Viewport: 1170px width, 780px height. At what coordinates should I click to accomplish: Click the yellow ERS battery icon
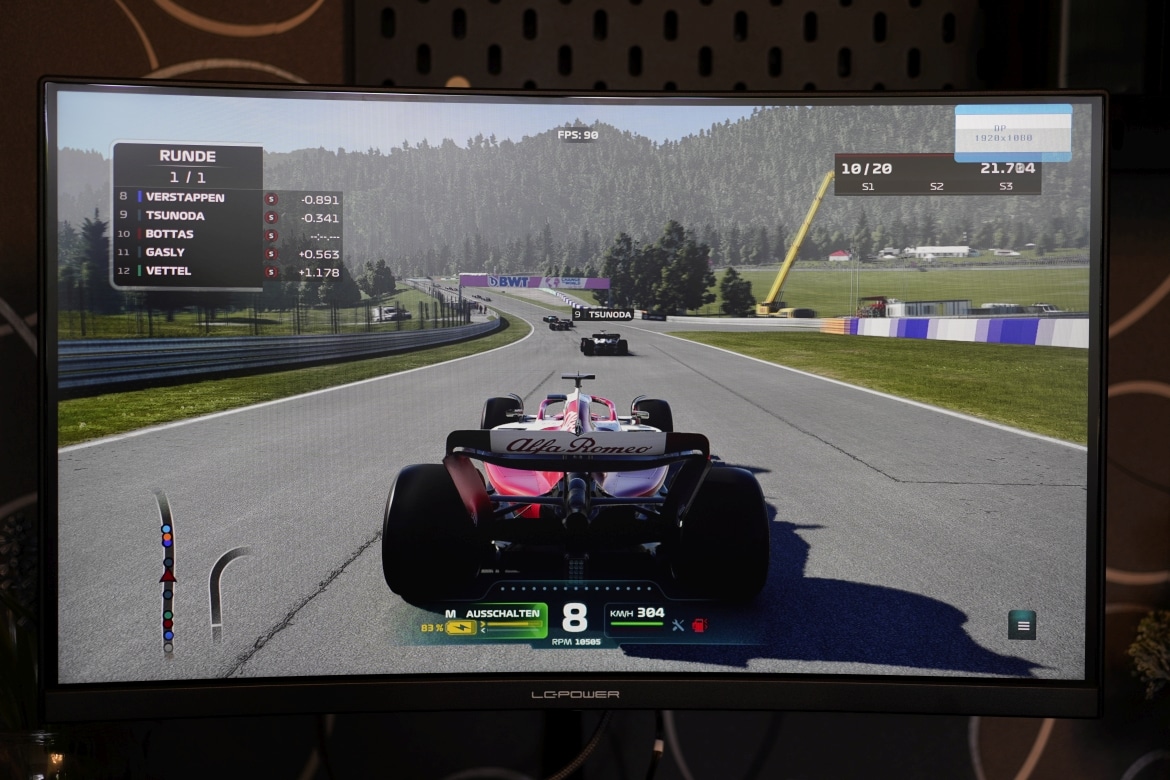(x=461, y=628)
